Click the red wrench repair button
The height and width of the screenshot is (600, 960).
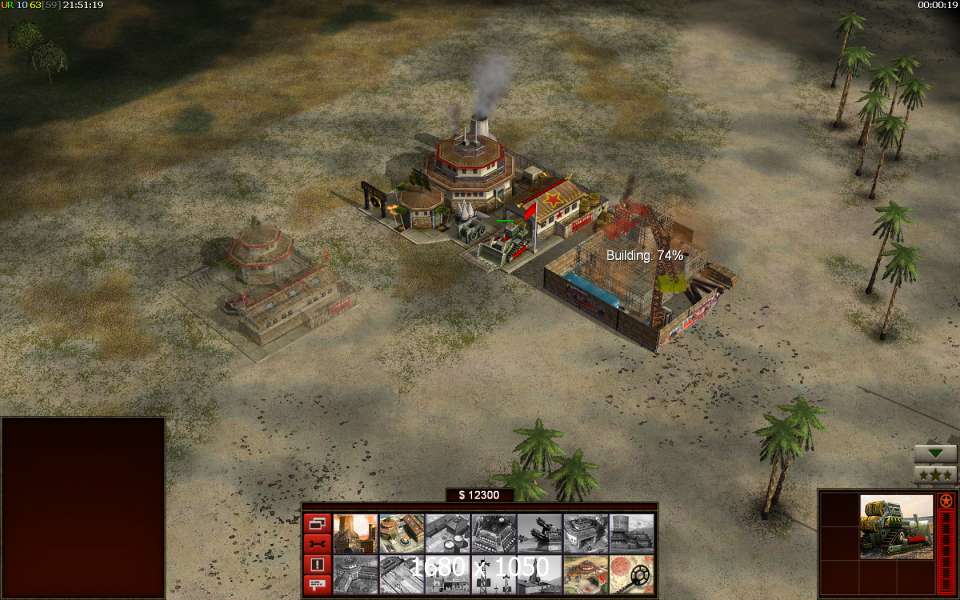click(x=317, y=543)
